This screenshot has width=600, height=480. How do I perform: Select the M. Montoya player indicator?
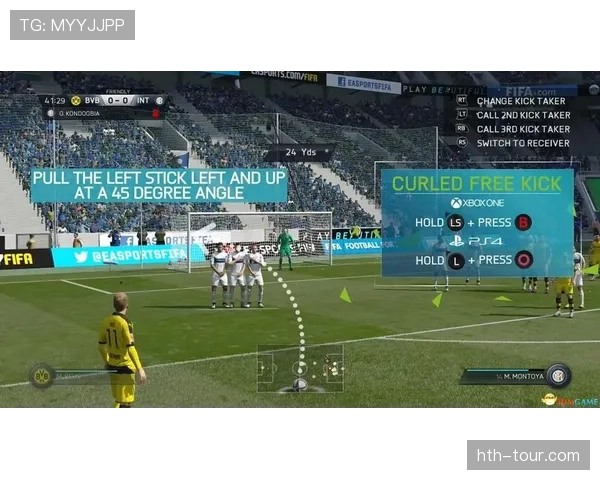516,376
